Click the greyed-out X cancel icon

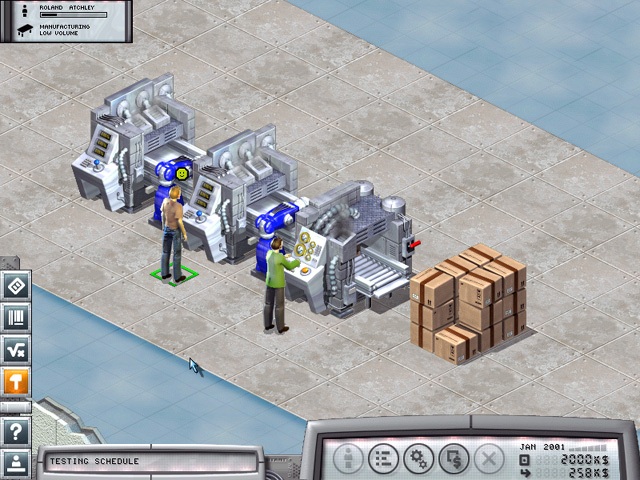(x=488, y=459)
